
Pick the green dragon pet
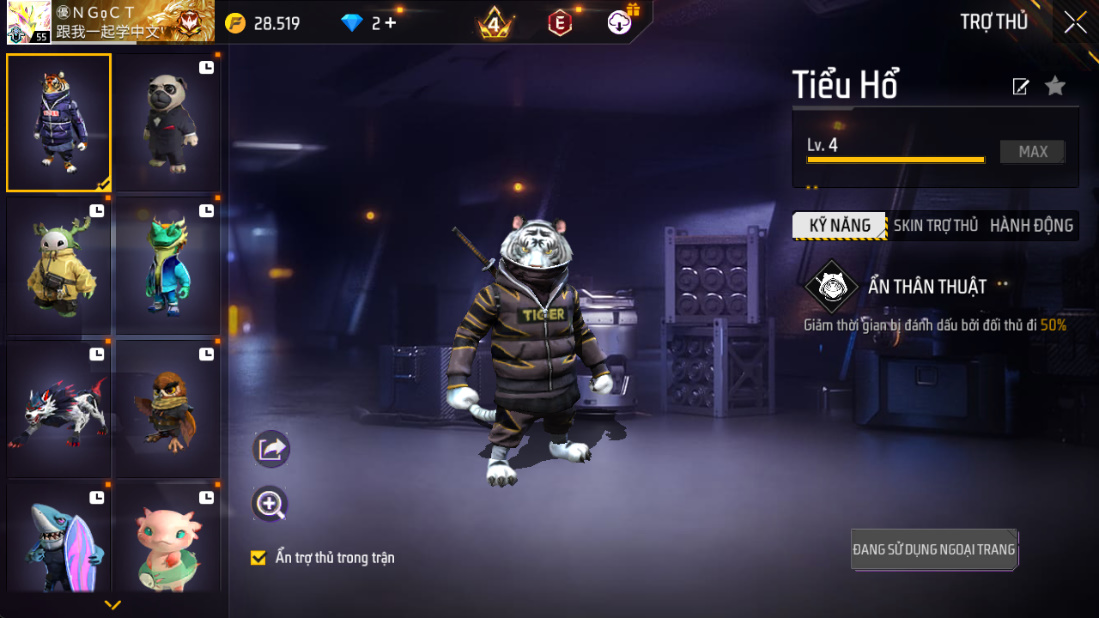click(x=167, y=266)
